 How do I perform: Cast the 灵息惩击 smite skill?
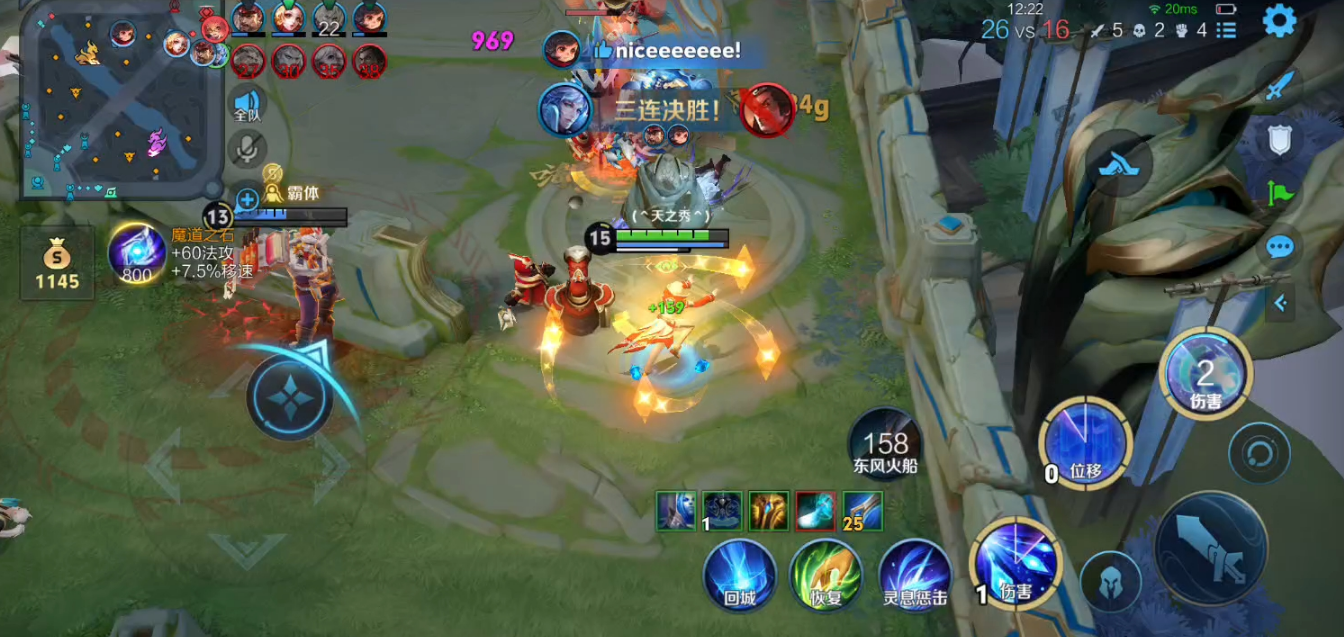click(914, 575)
